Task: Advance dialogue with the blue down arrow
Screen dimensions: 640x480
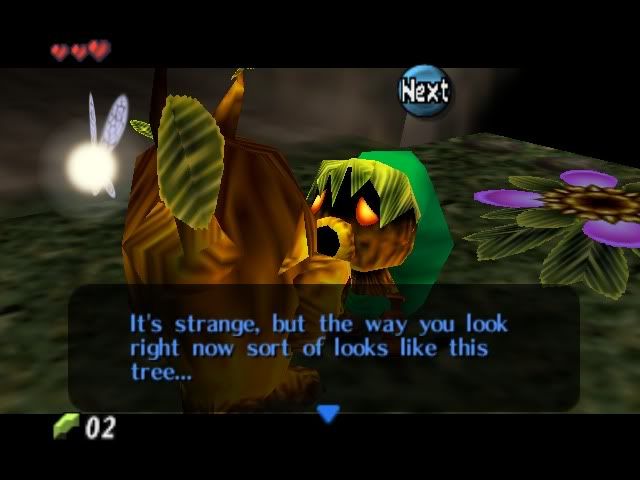Action: coord(328,412)
